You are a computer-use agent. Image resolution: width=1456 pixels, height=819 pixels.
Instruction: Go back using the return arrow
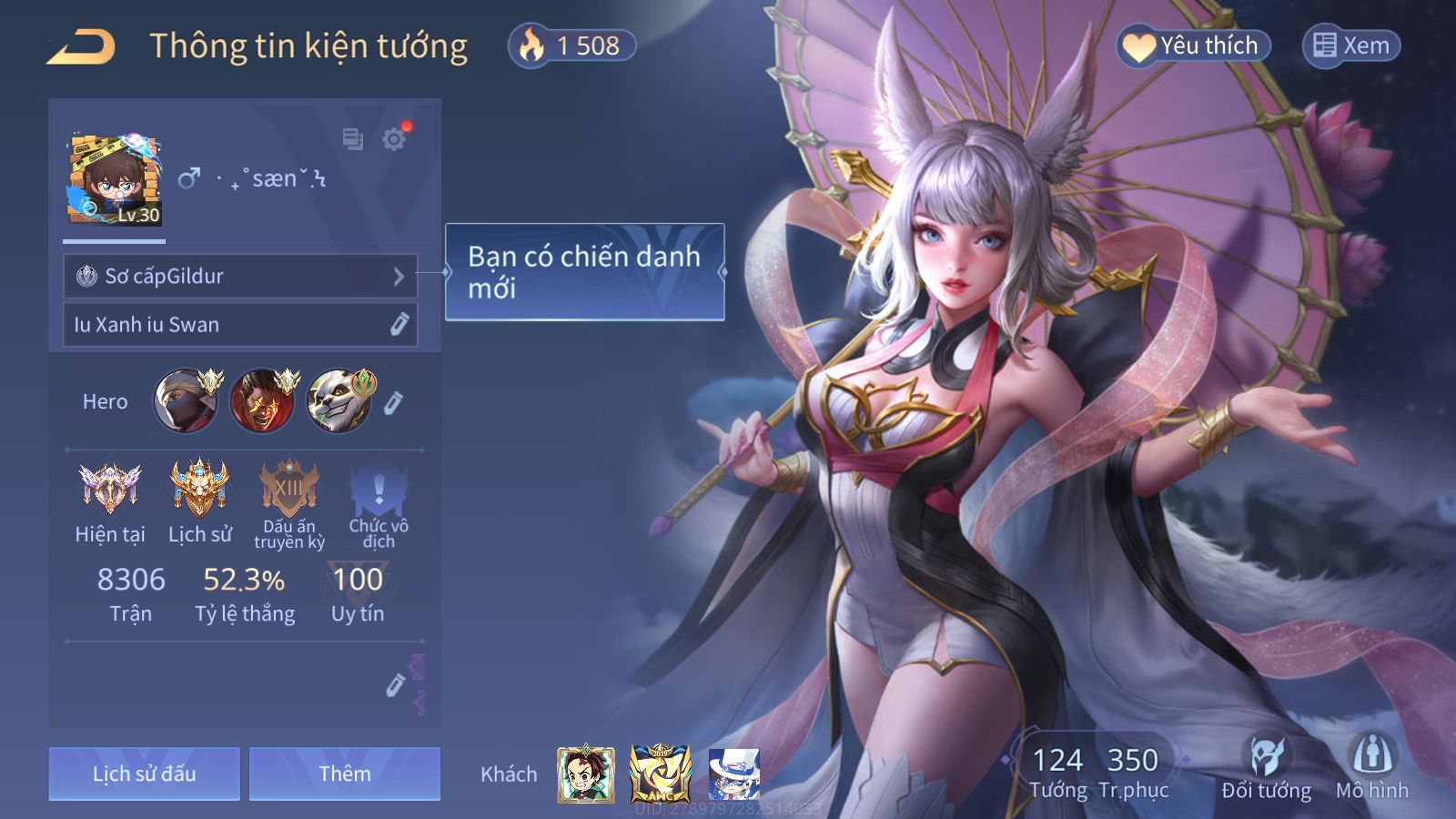(81, 46)
